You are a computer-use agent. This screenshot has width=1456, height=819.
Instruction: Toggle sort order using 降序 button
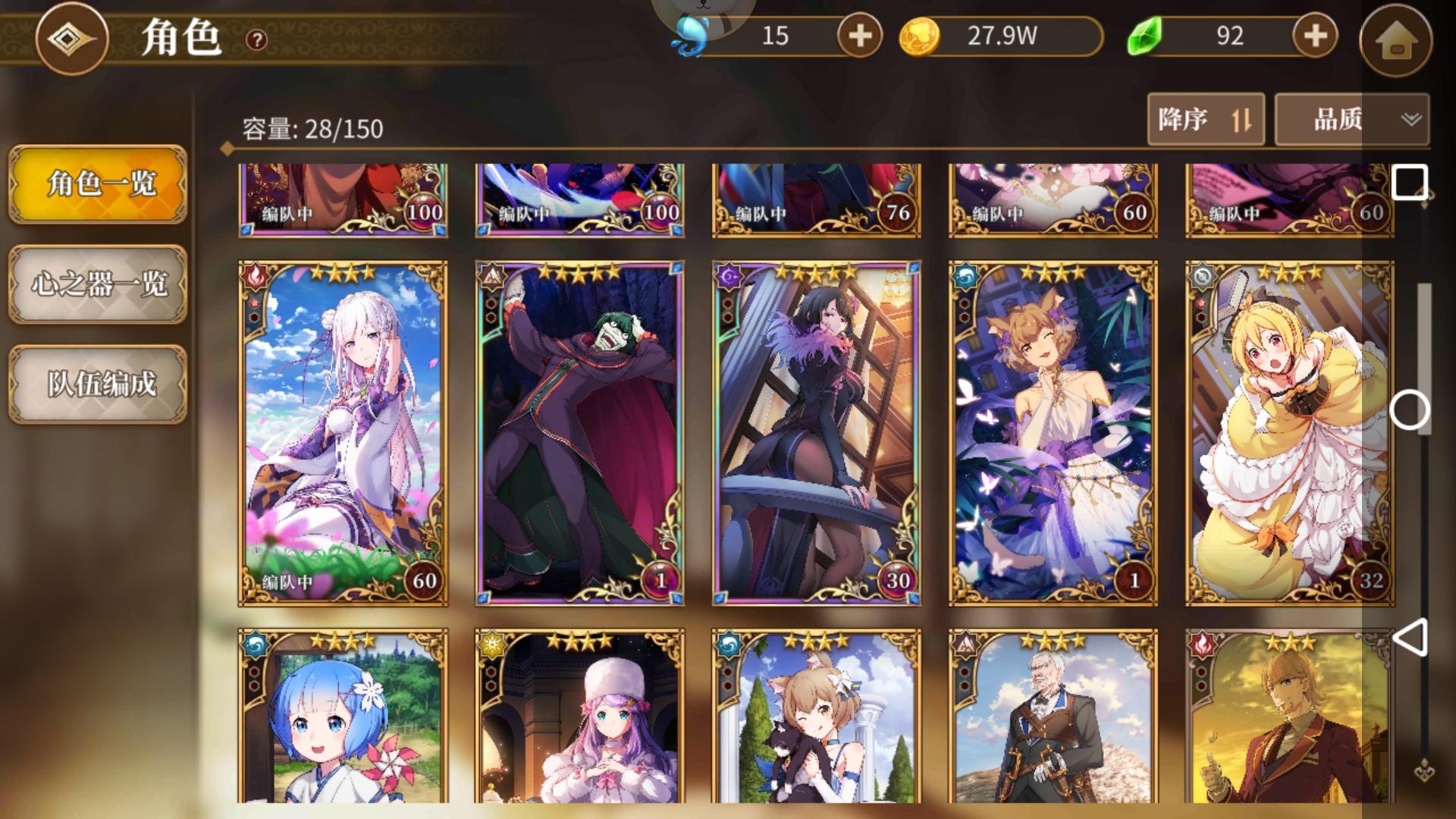pos(1205,119)
